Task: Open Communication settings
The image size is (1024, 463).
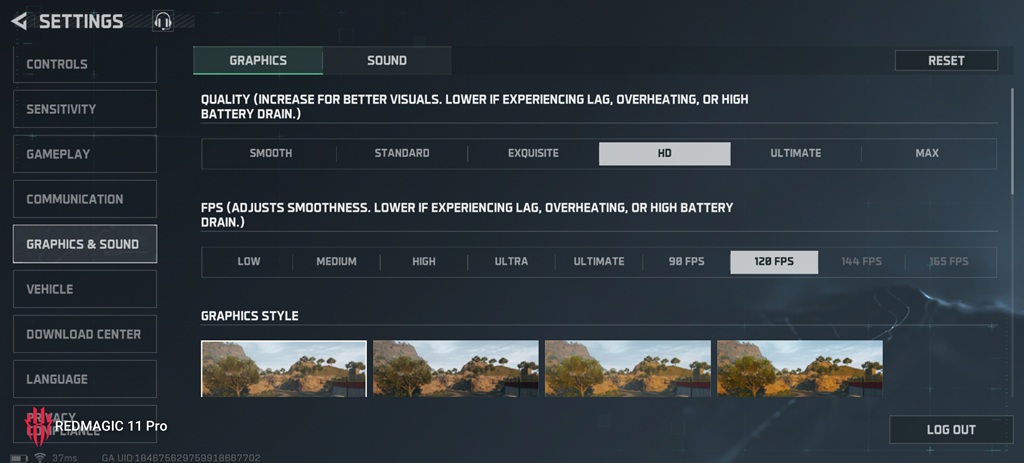Action: click(84, 199)
